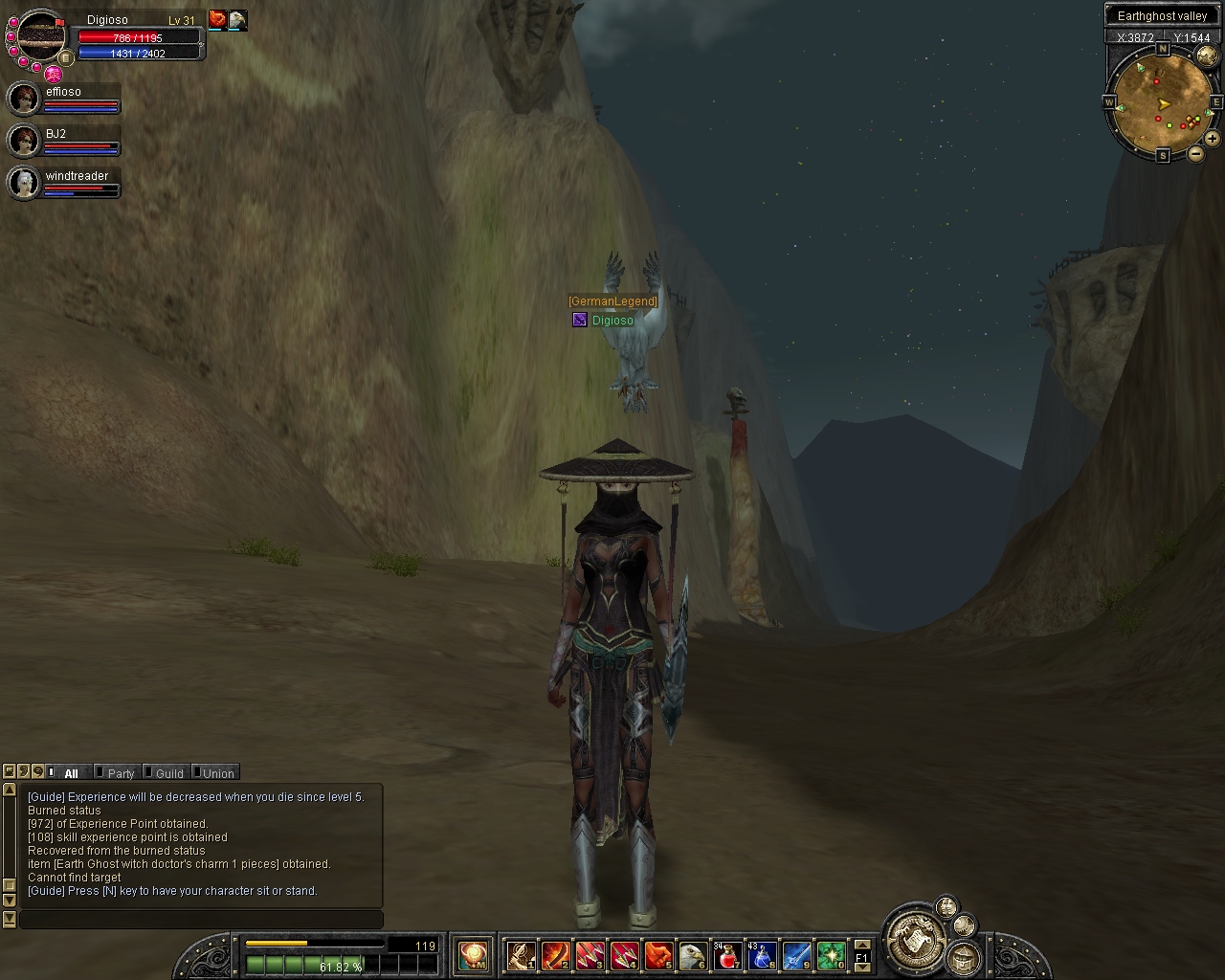Screen dimensions: 1225x980
Task: Click the chat message input field
Action: (x=201, y=920)
